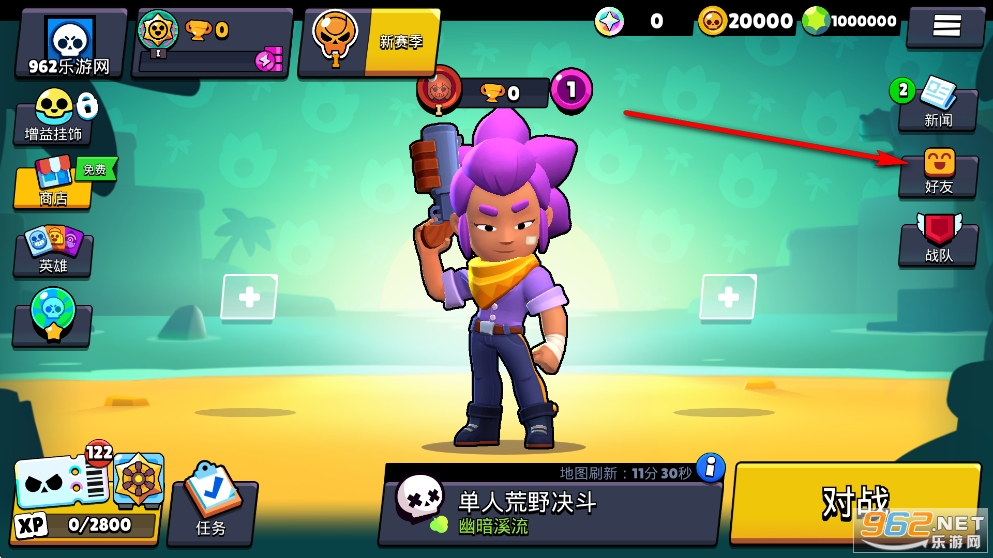Open the 战队 club menu
Screen dimensions: 993x558
[938, 241]
